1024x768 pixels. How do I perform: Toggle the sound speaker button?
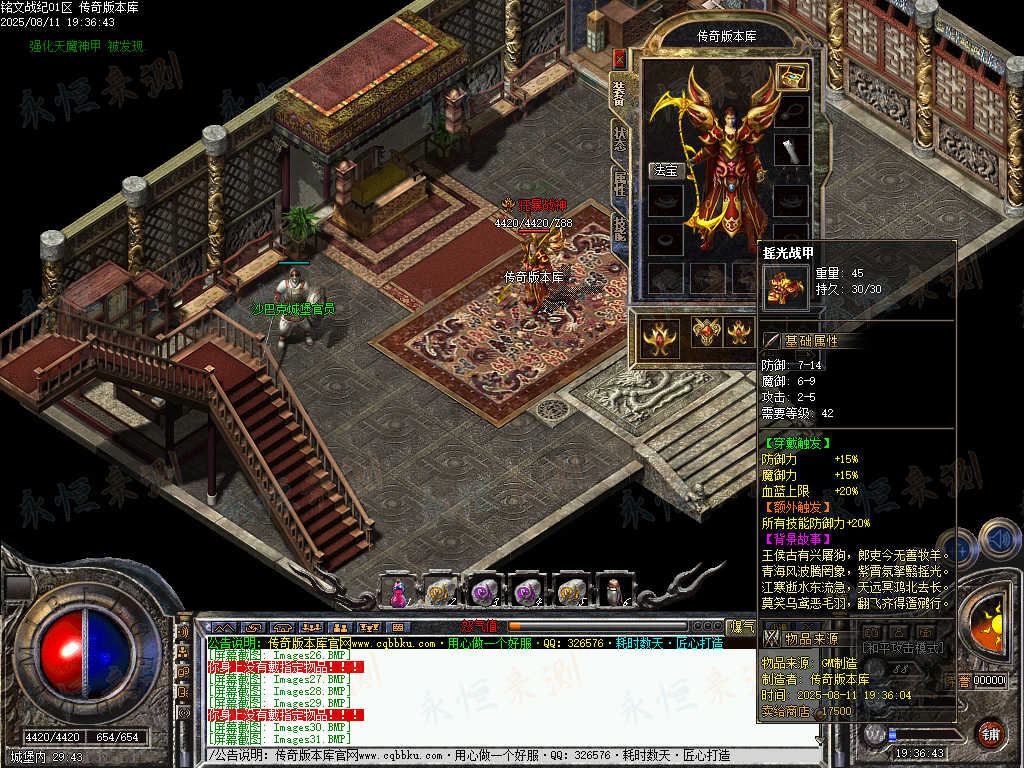coord(997,541)
